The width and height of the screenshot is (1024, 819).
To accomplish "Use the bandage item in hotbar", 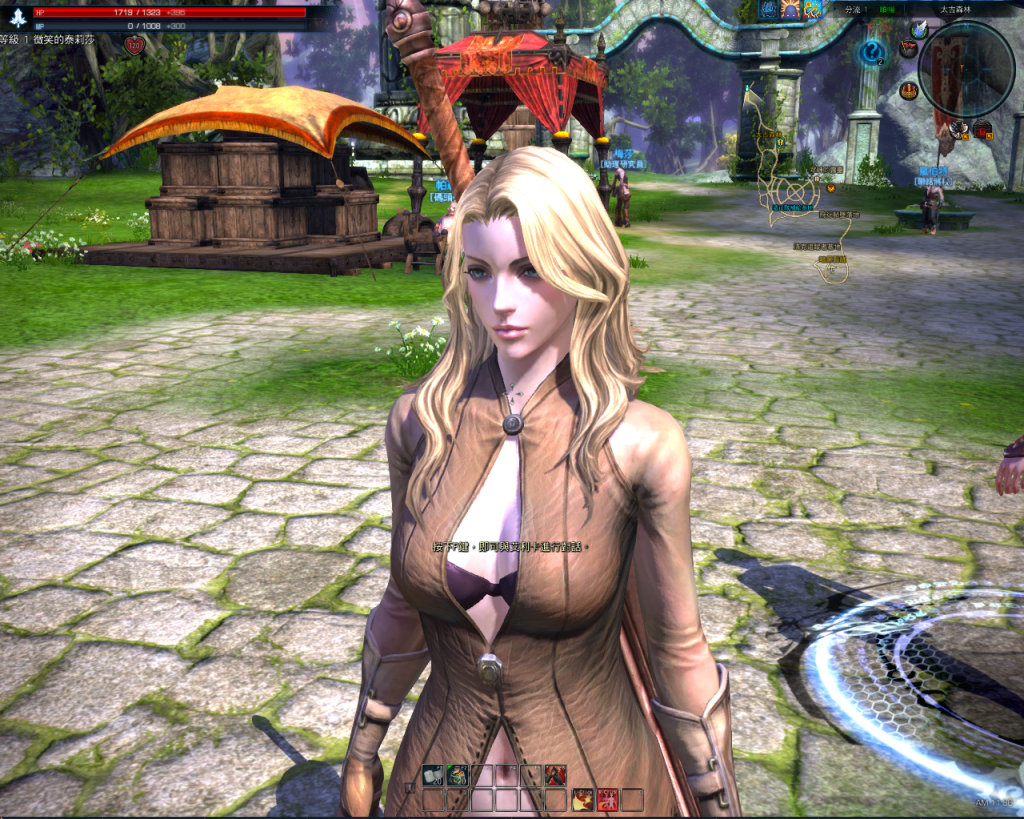I will (433, 775).
